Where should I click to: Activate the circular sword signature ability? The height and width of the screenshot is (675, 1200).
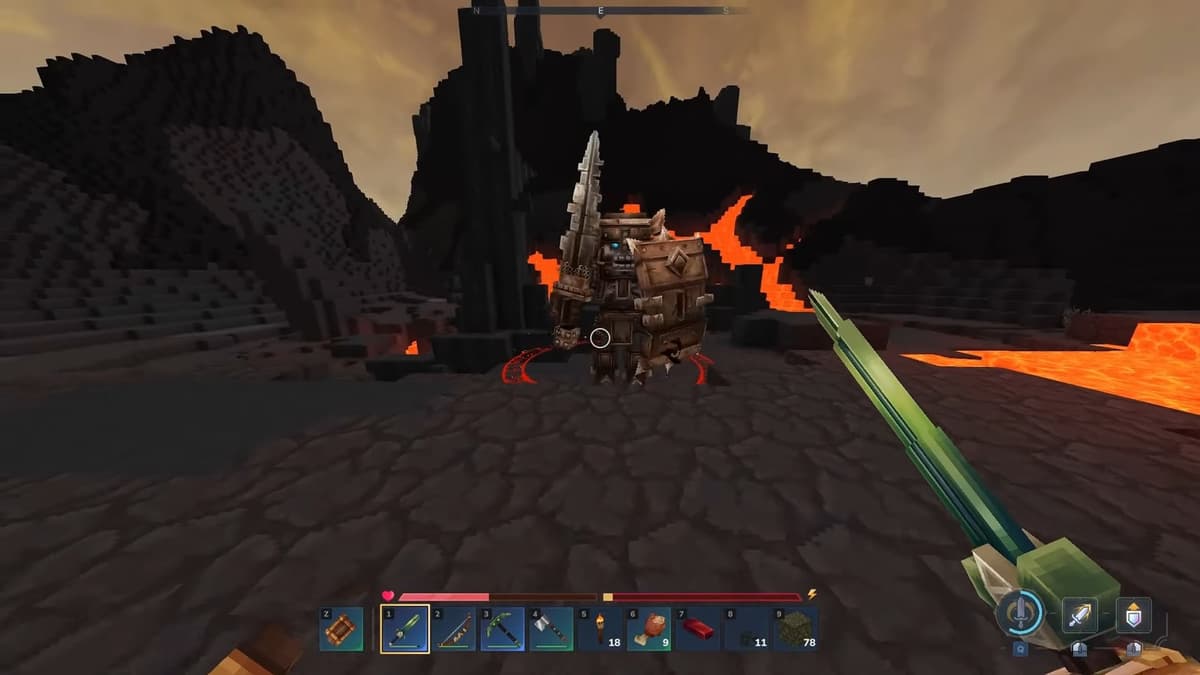point(1020,612)
